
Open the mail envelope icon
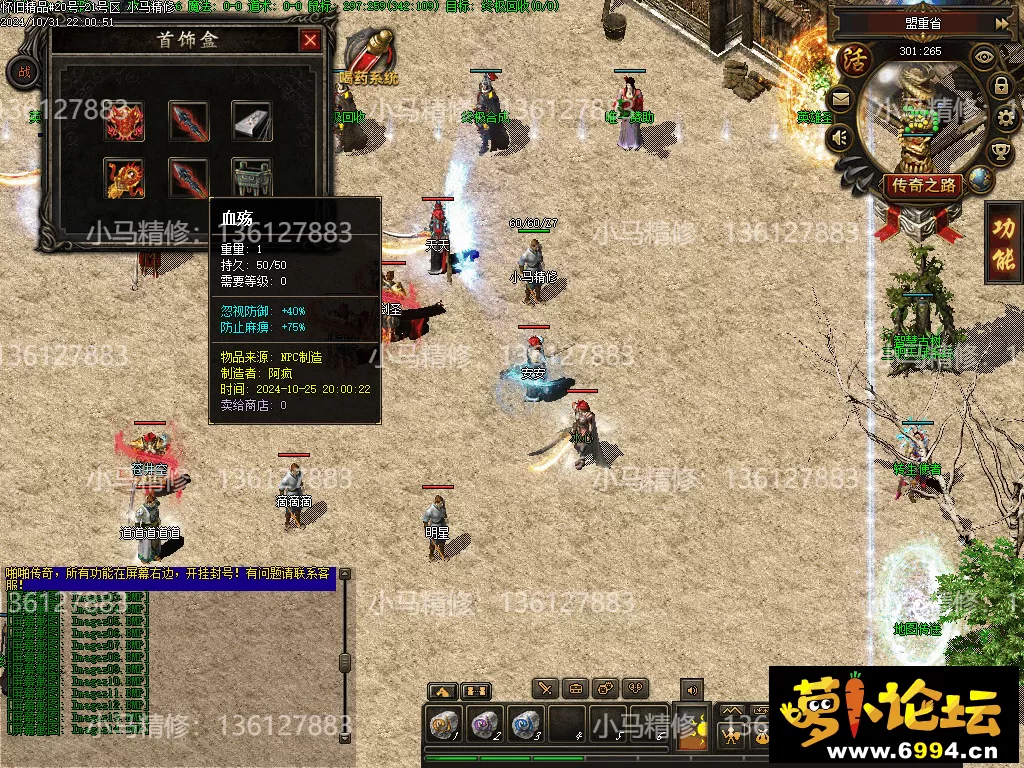coord(840,98)
